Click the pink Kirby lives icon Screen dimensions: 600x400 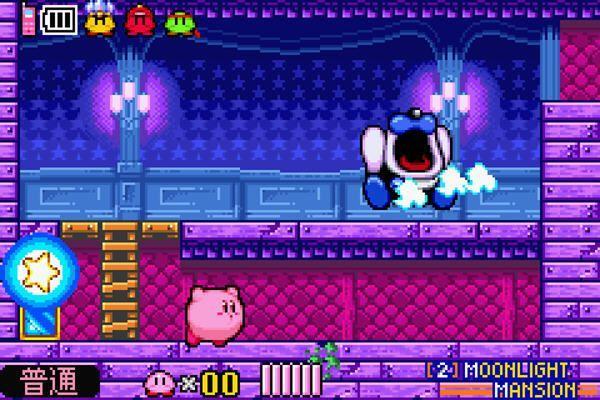click(159, 382)
